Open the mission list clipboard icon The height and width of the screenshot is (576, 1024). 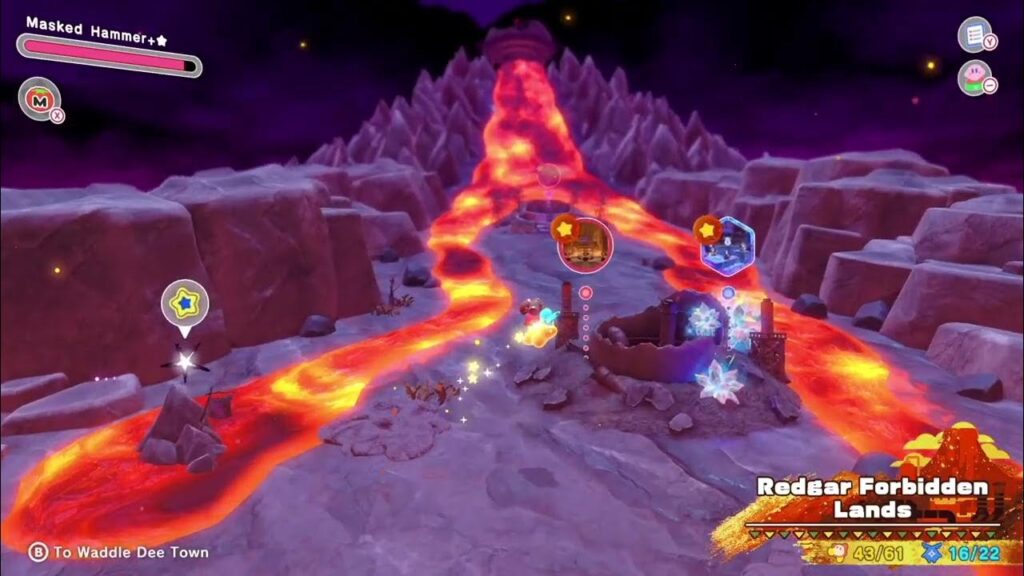tap(973, 33)
